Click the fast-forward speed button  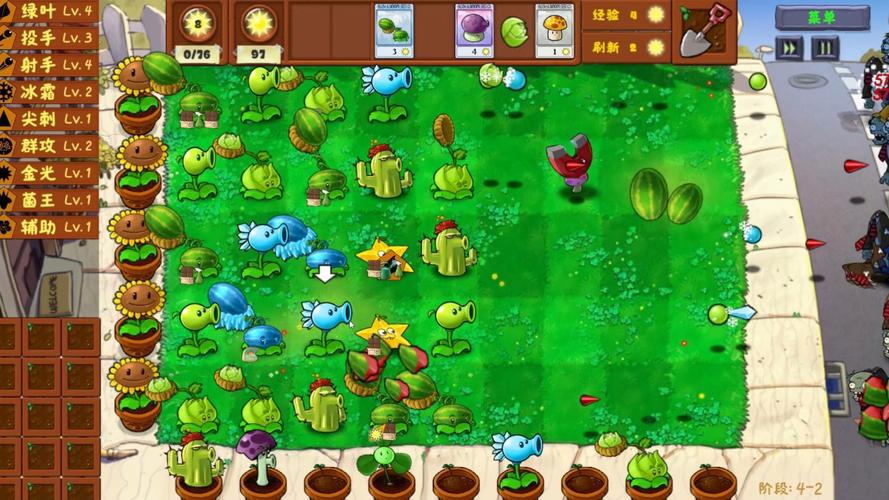click(x=790, y=47)
